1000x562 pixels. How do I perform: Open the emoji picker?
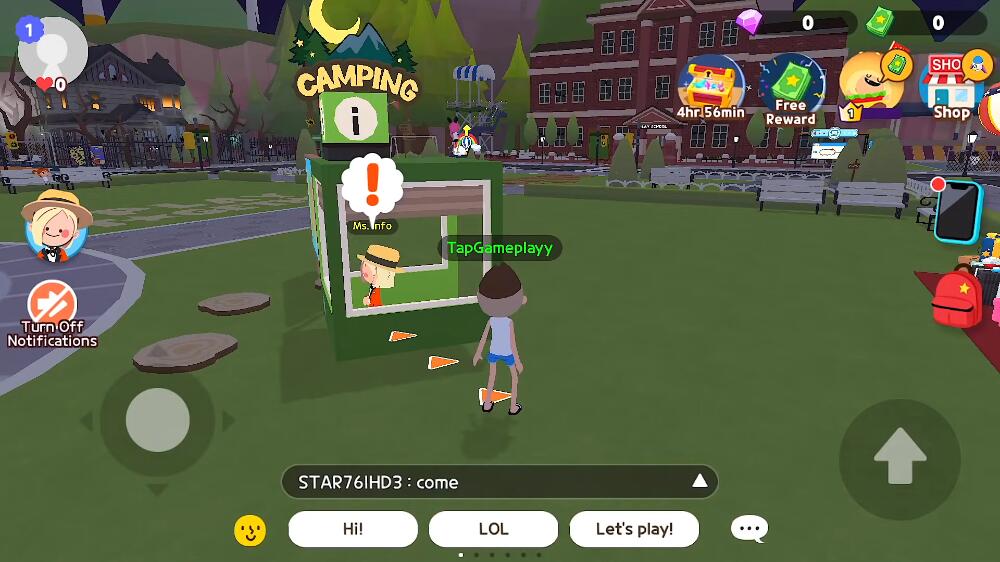pyautogui.click(x=250, y=530)
